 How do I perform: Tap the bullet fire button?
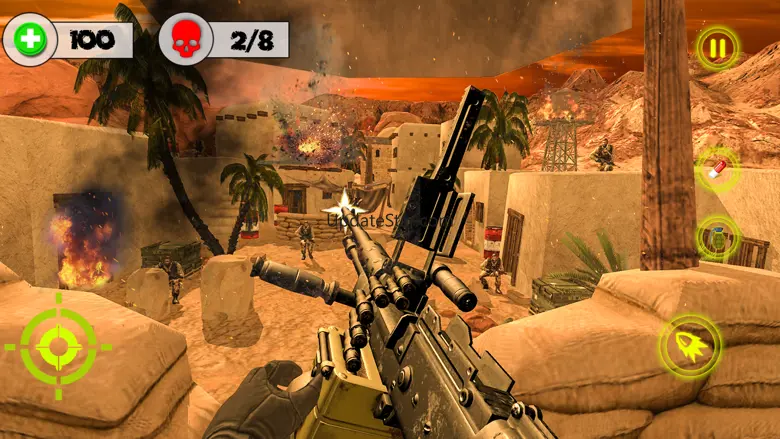click(691, 347)
